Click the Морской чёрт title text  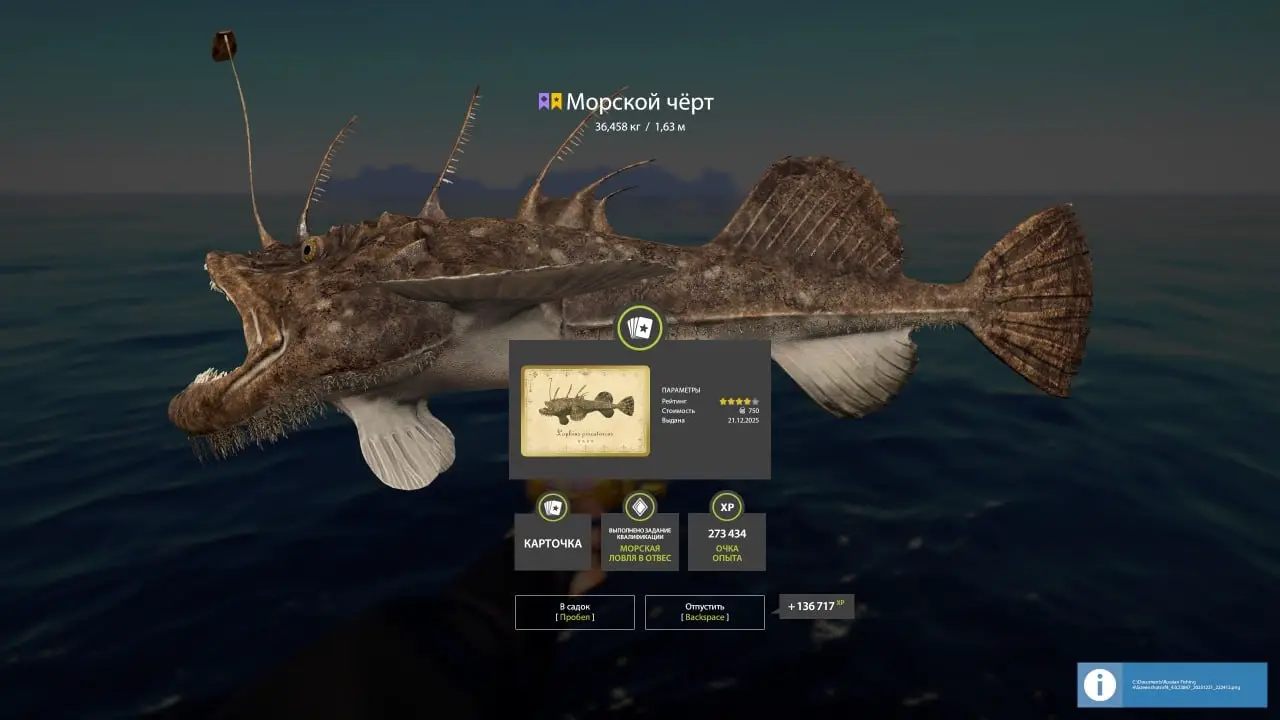tap(640, 101)
